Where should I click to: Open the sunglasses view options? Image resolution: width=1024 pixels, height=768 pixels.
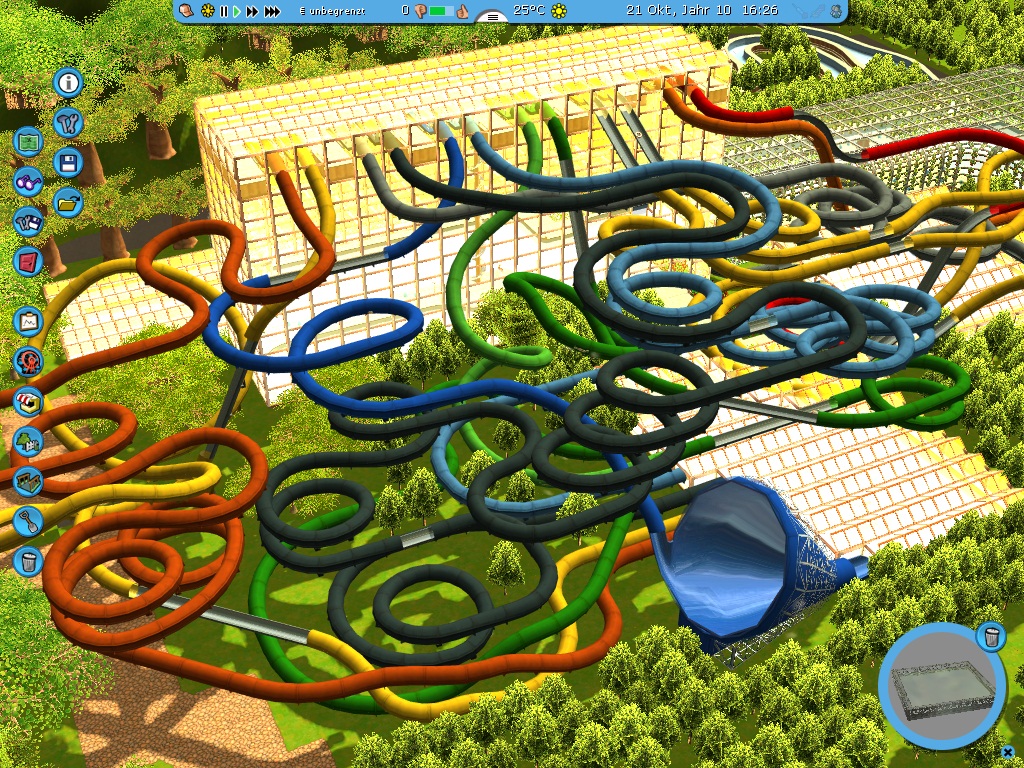[x=28, y=182]
